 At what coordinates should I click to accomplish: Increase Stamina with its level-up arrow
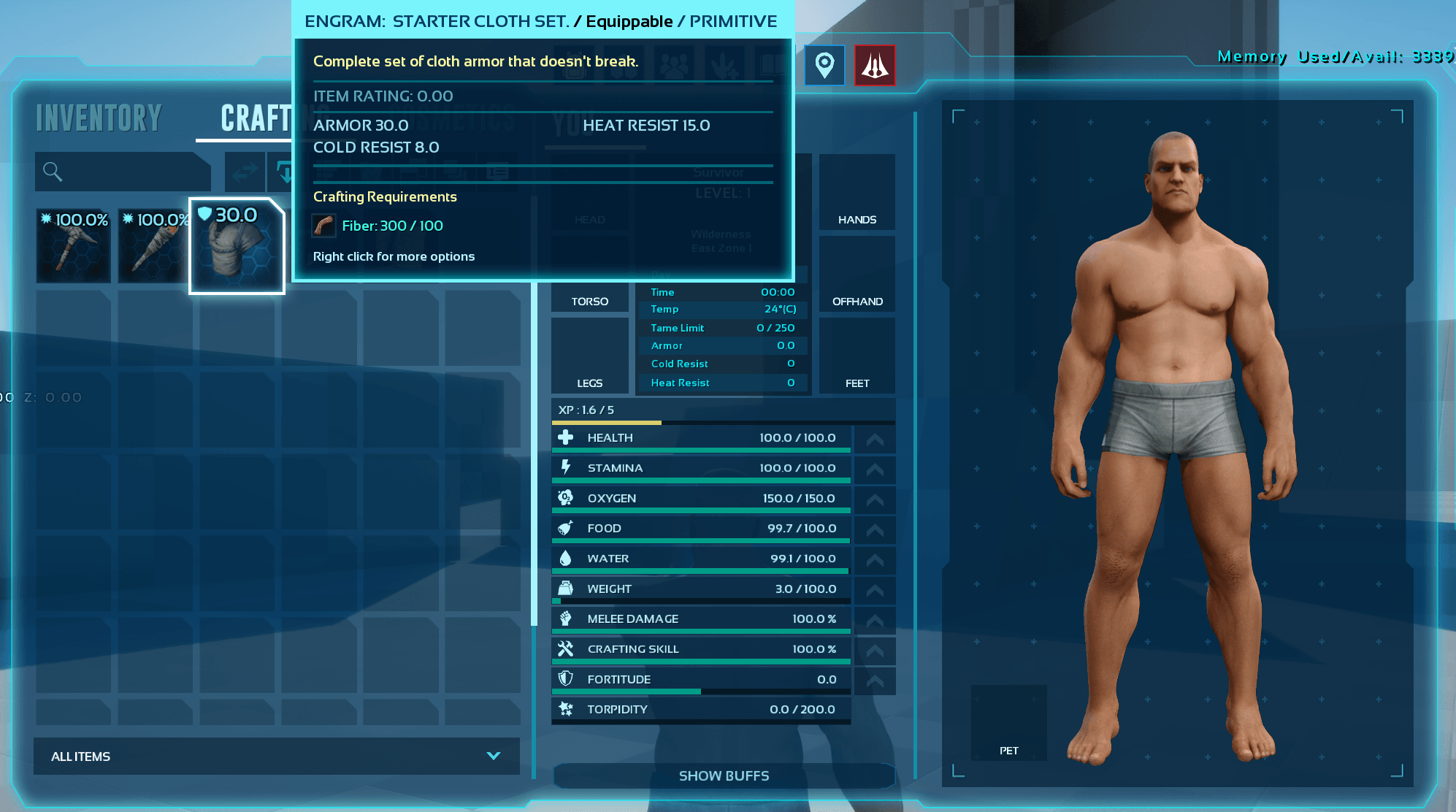pyautogui.click(x=875, y=469)
